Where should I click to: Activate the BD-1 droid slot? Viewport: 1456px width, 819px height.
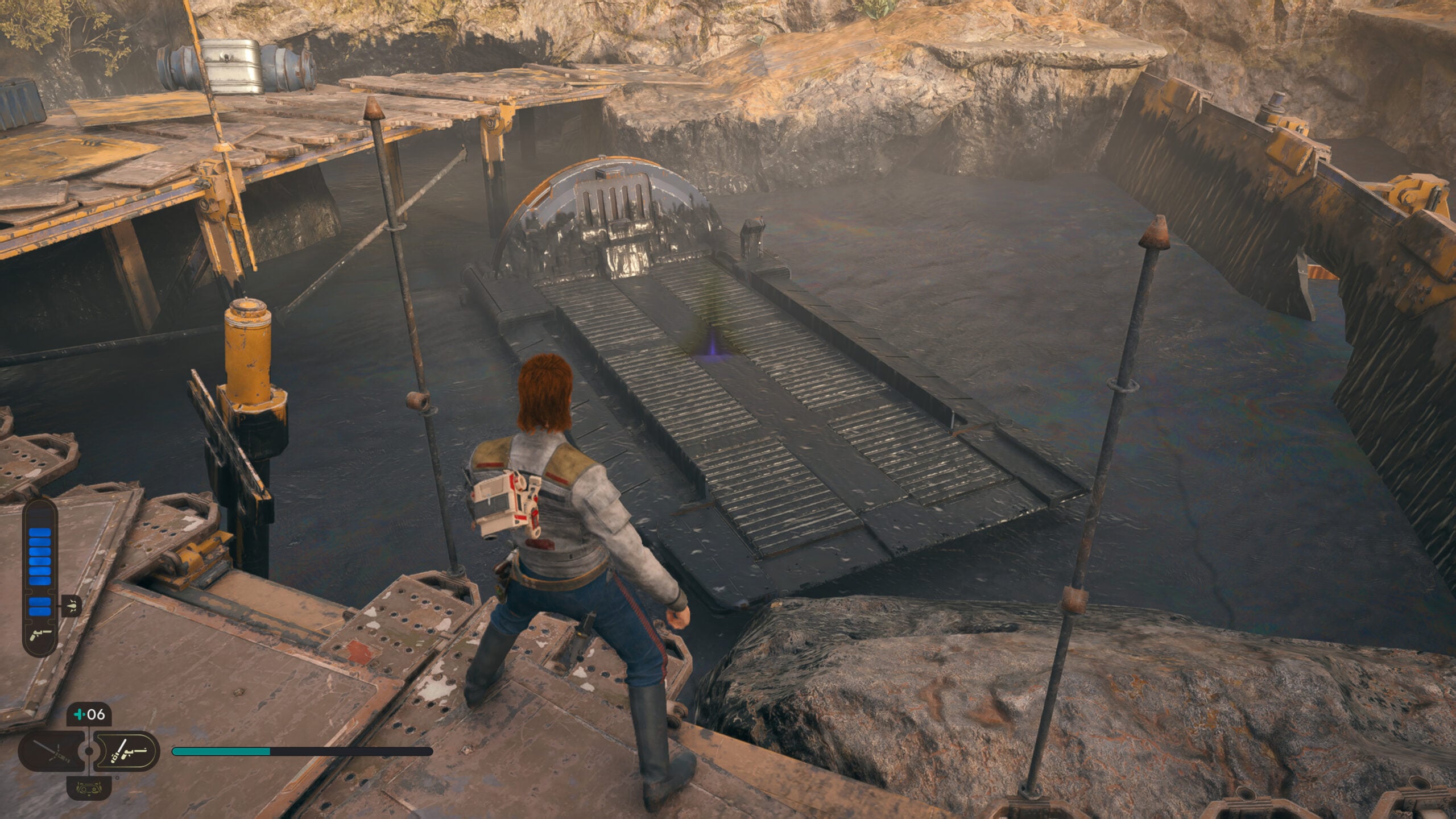tap(89, 788)
